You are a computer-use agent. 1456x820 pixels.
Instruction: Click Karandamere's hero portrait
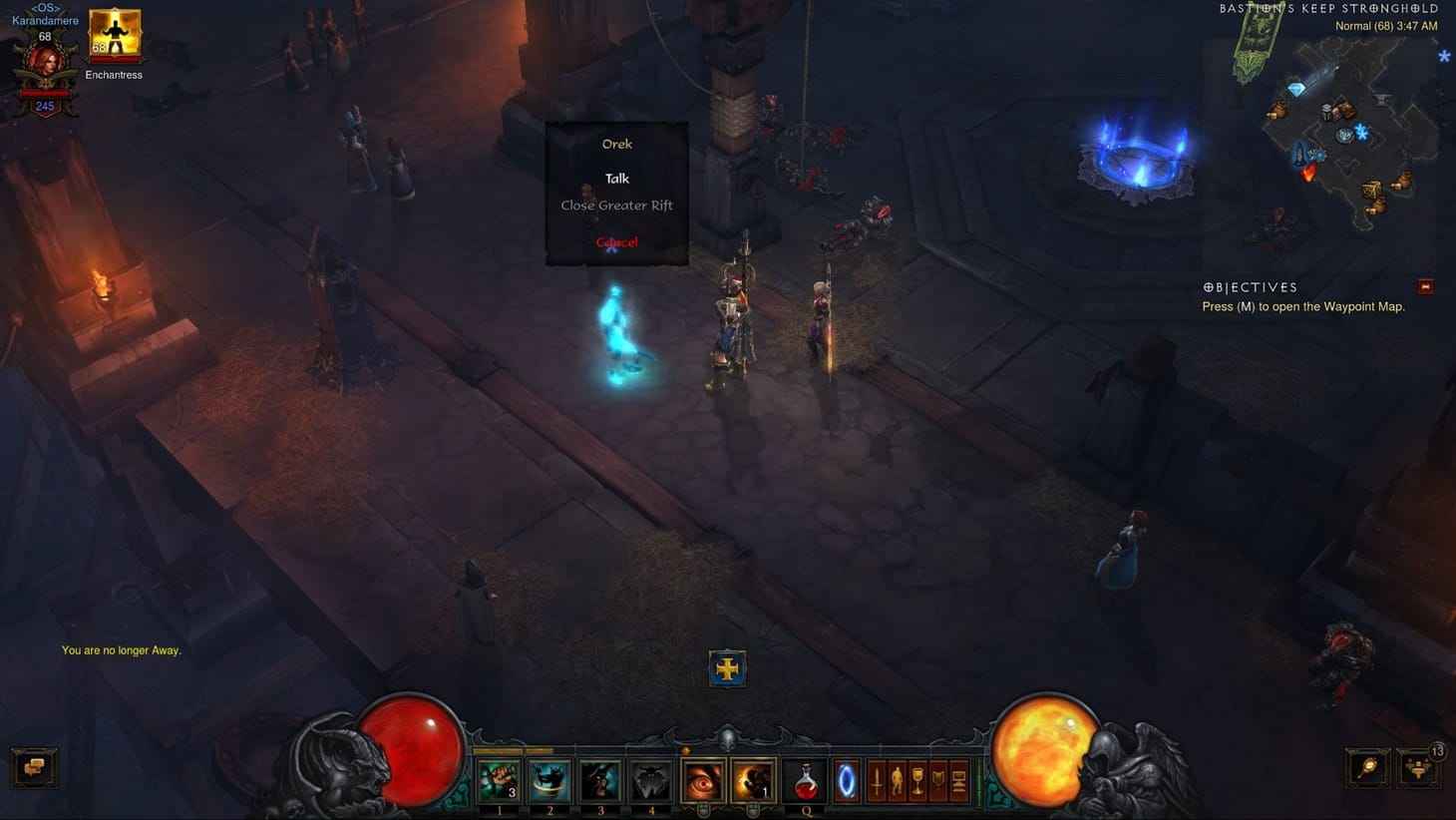tap(46, 62)
